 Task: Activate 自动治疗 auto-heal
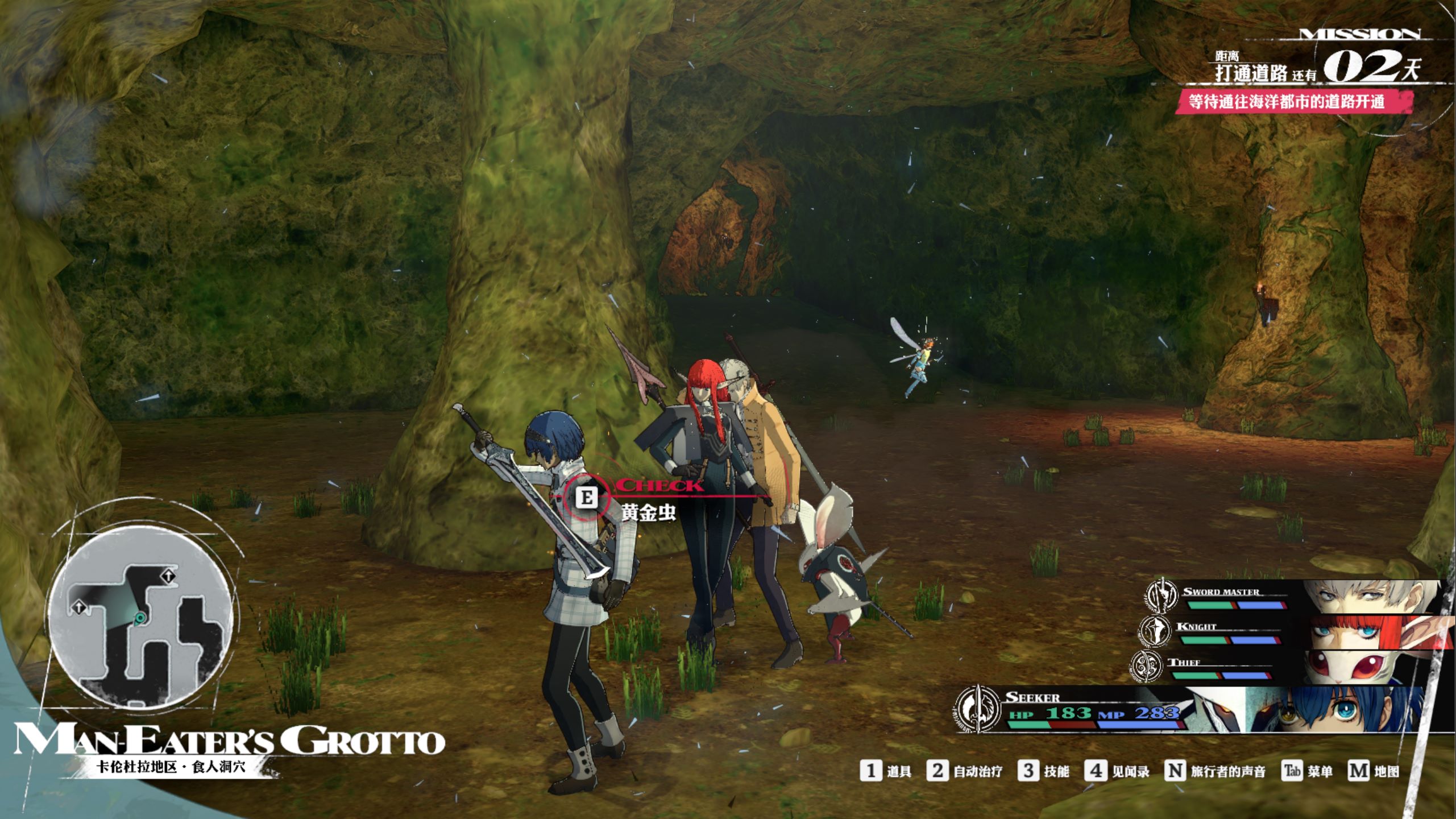coord(964,771)
